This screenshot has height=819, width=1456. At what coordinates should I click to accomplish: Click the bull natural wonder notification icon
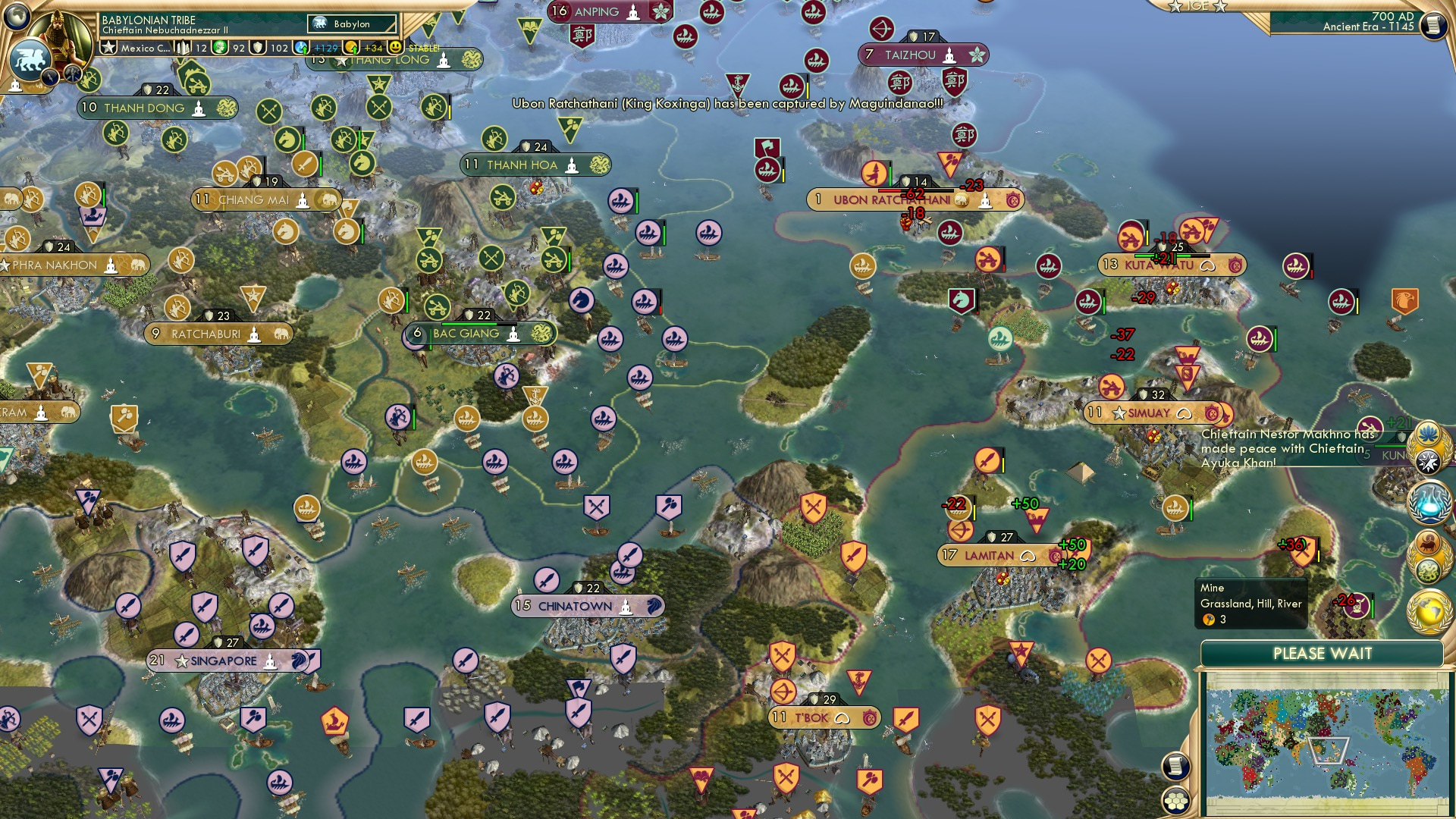coord(1427,543)
